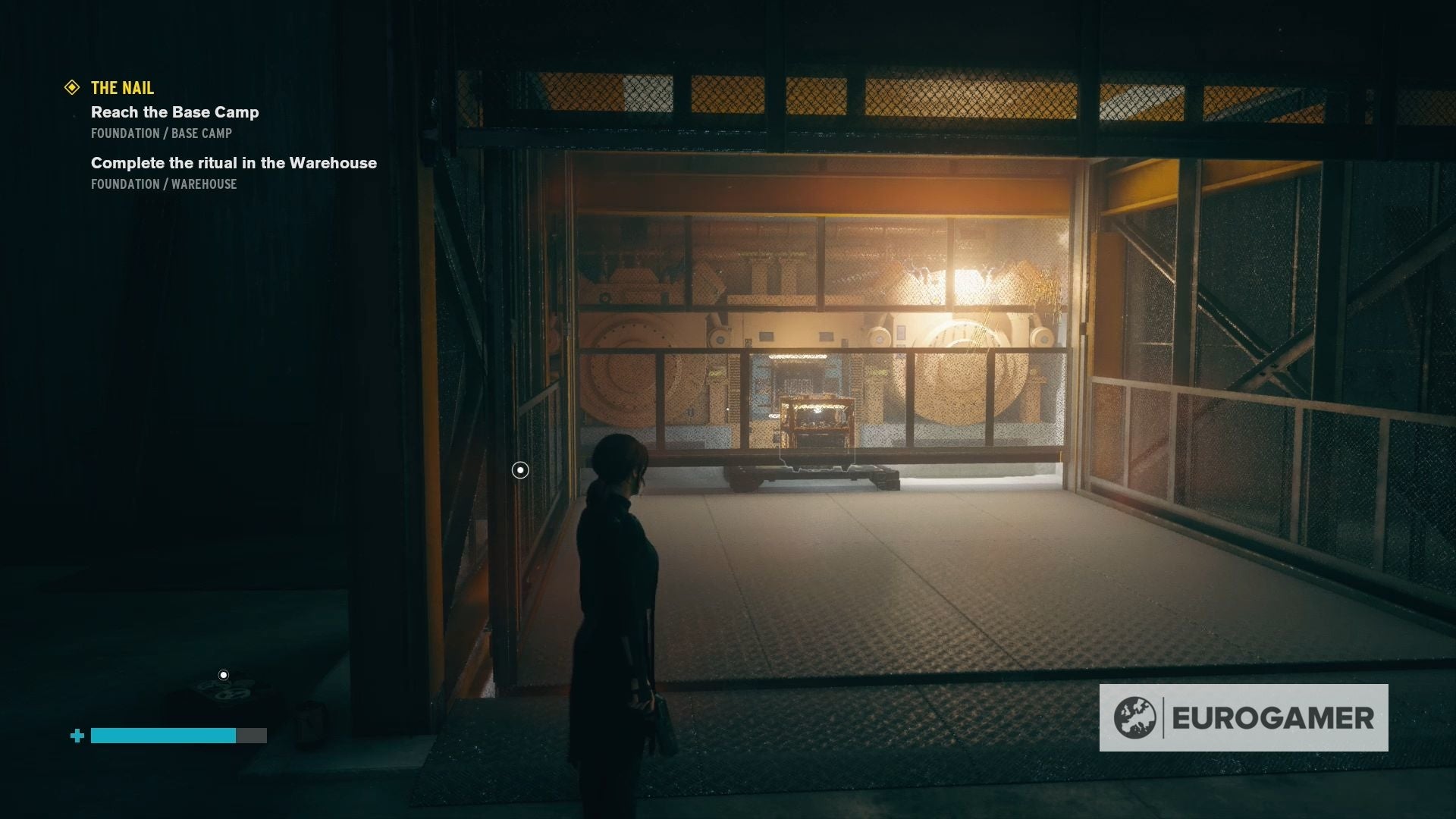The height and width of the screenshot is (819, 1456).
Task: Toggle the Reach the Base Camp objective
Action: [175, 112]
